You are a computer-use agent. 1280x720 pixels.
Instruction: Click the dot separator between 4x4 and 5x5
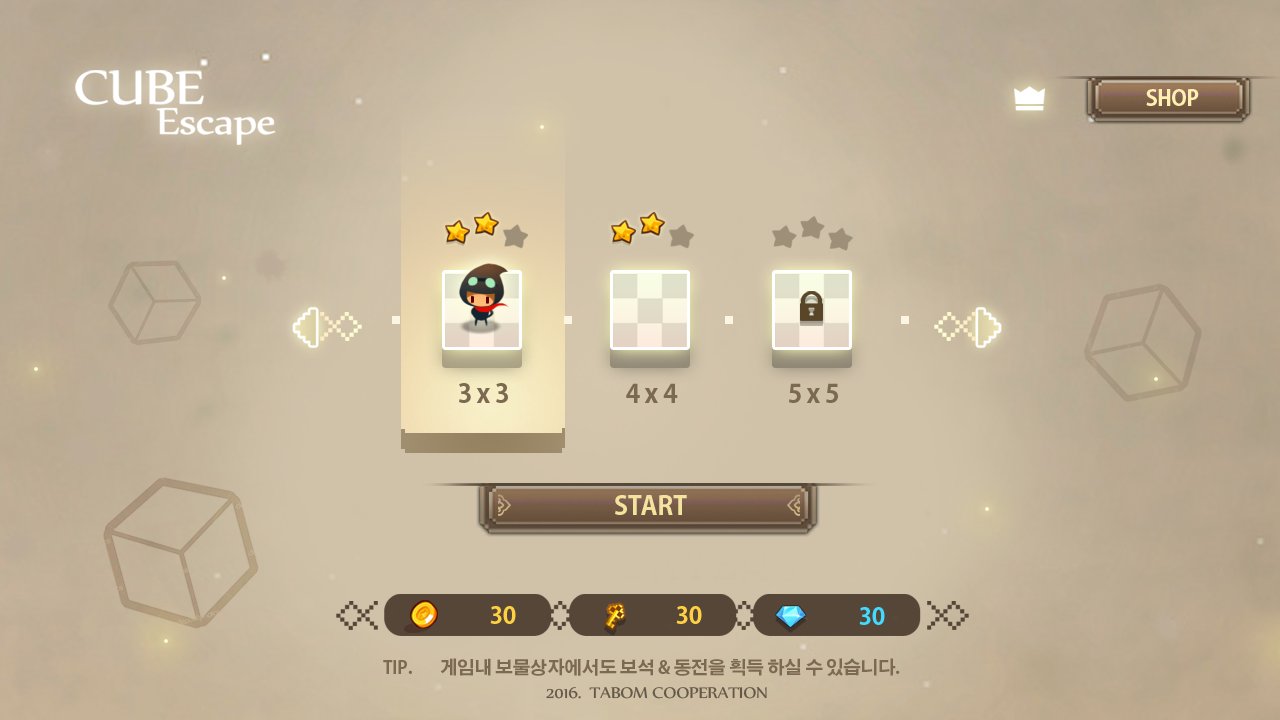point(729,318)
